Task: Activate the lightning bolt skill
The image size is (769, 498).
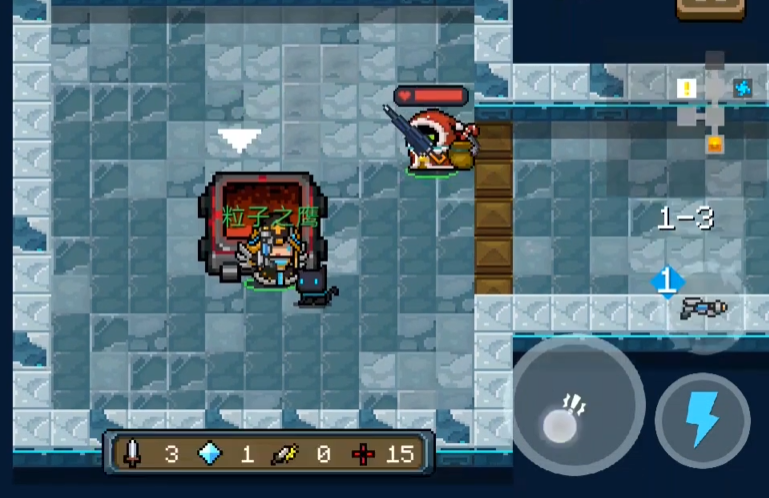Action: 702,420
